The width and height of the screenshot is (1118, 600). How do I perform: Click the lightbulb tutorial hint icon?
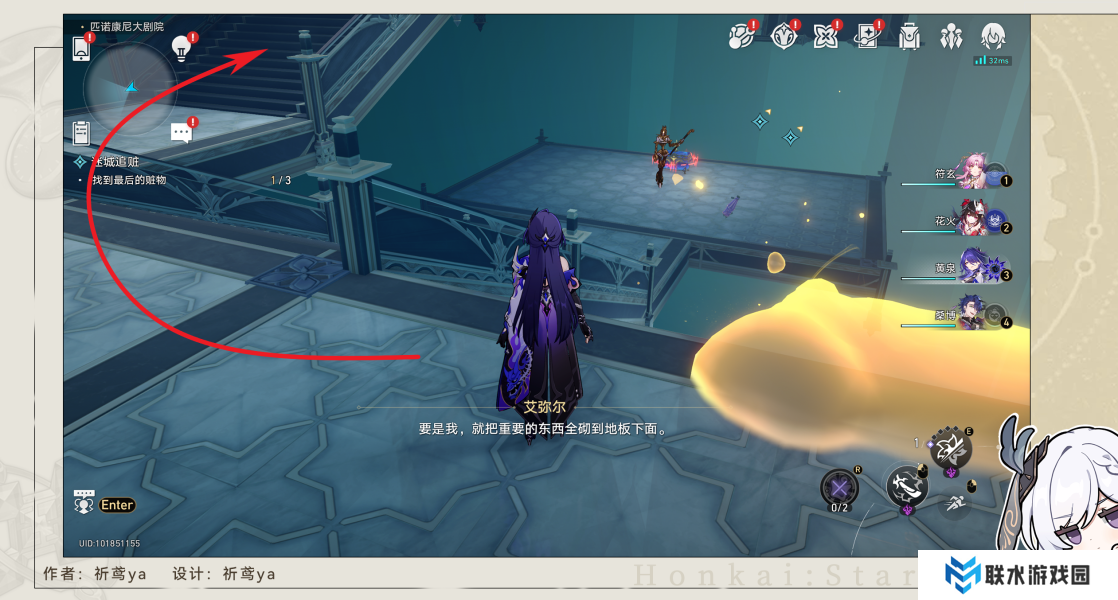[x=181, y=47]
